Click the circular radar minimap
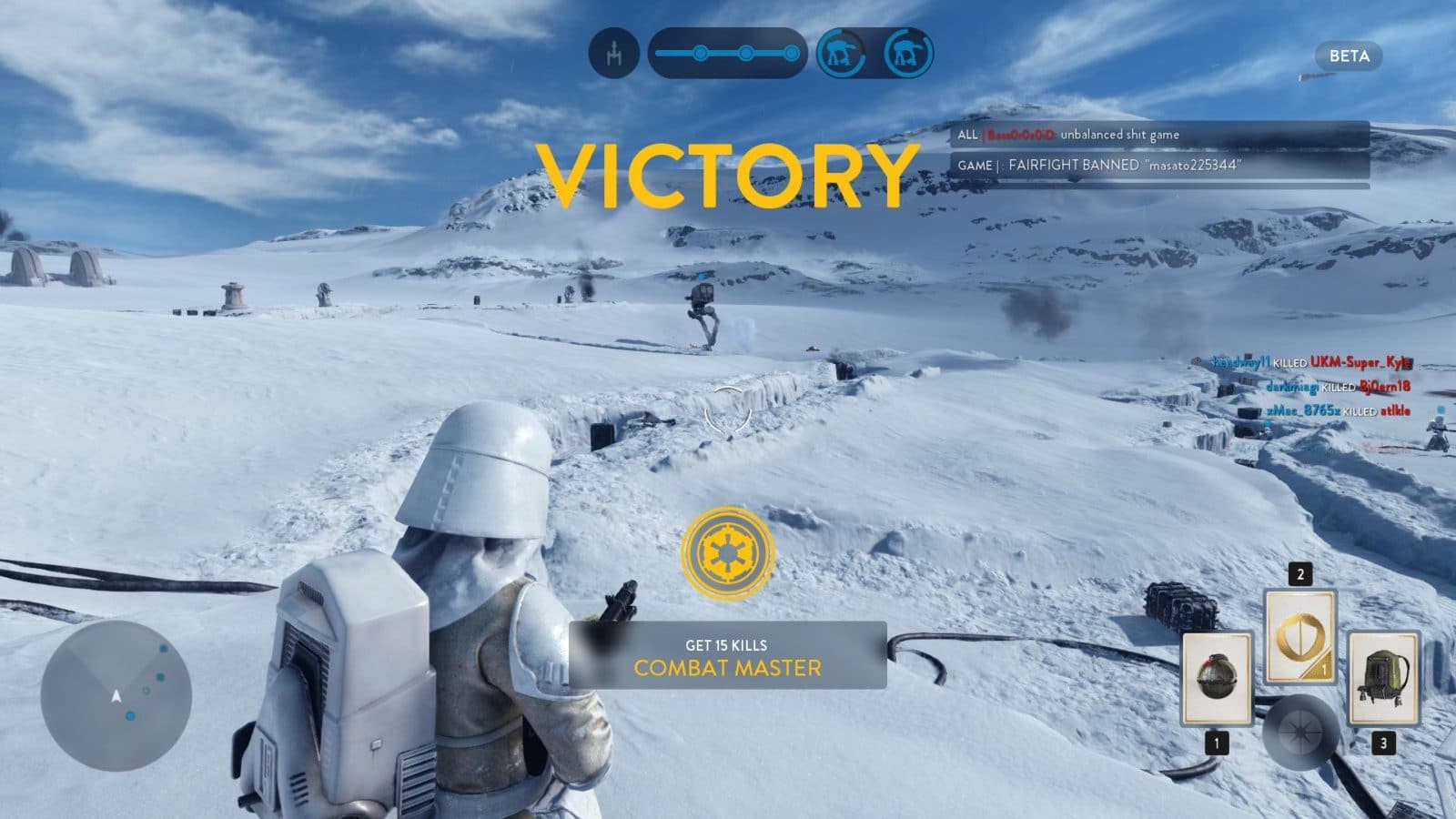This screenshot has width=1456, height=819. (116, 697)
